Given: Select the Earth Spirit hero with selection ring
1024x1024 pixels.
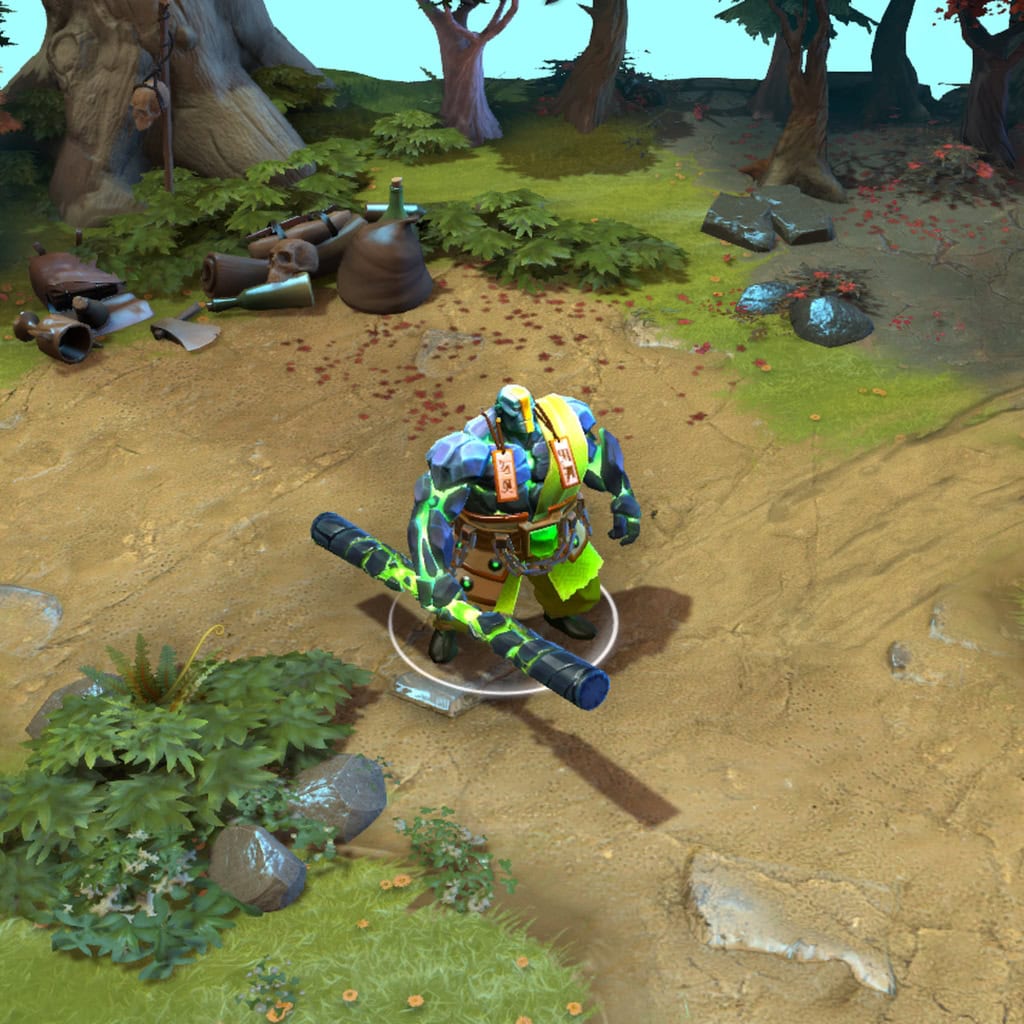Looking at the screenshot, I should (x=515, y=510).
